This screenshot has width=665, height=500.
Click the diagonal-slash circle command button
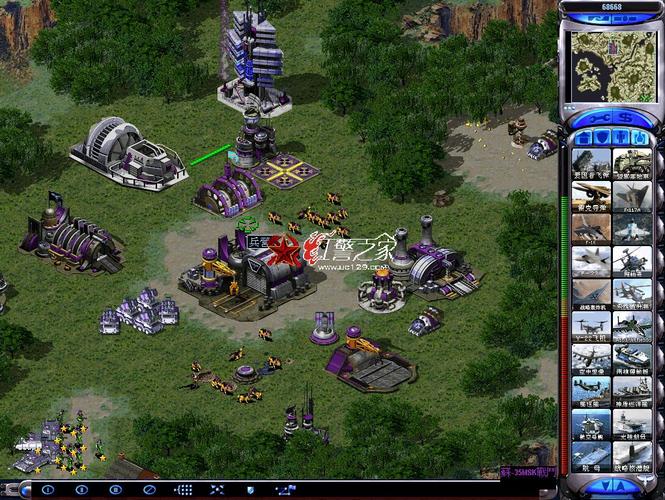coord(149,490)
